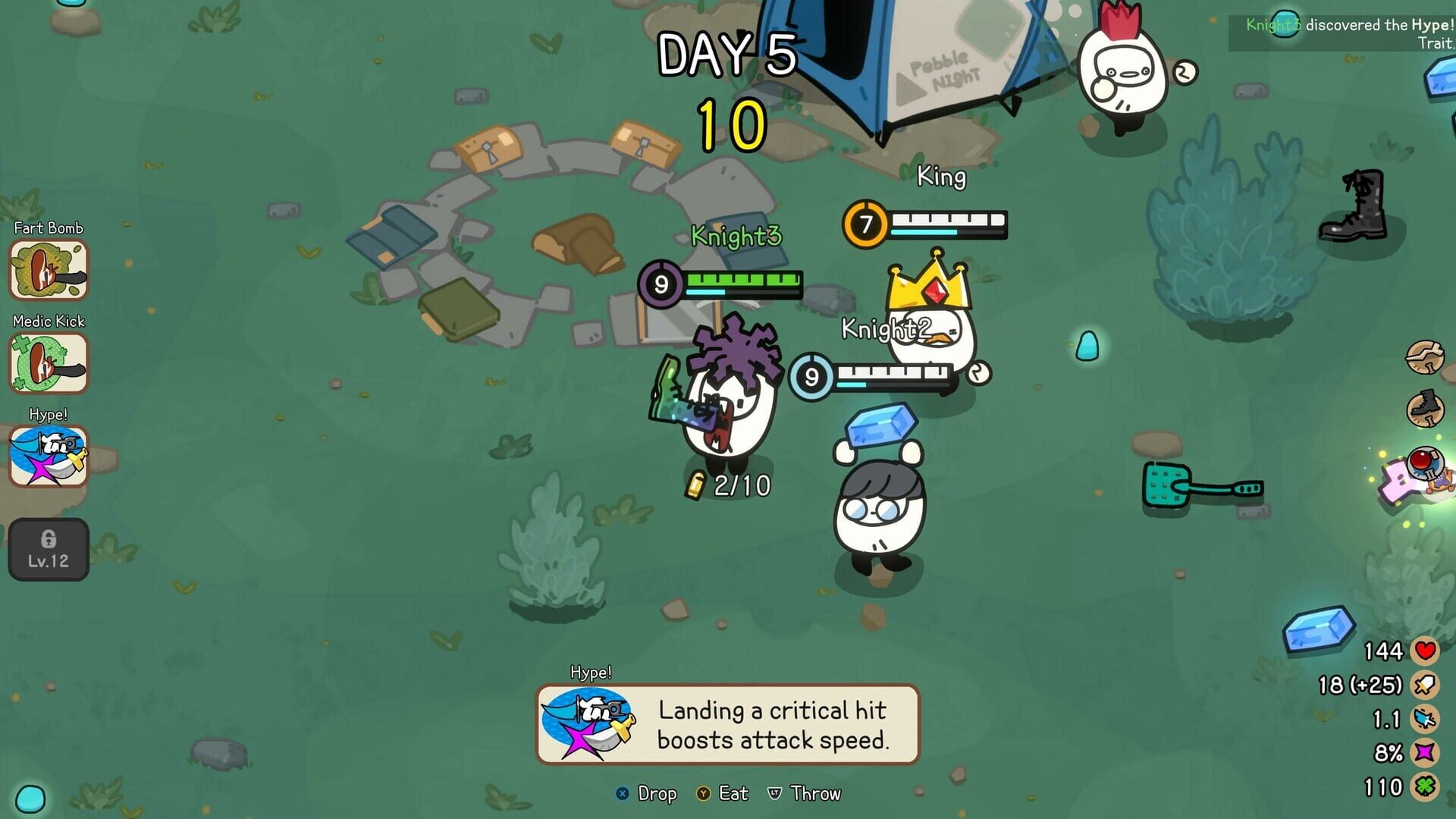
Task: Click the Y Eat action prompt
Action: (724, 794)
